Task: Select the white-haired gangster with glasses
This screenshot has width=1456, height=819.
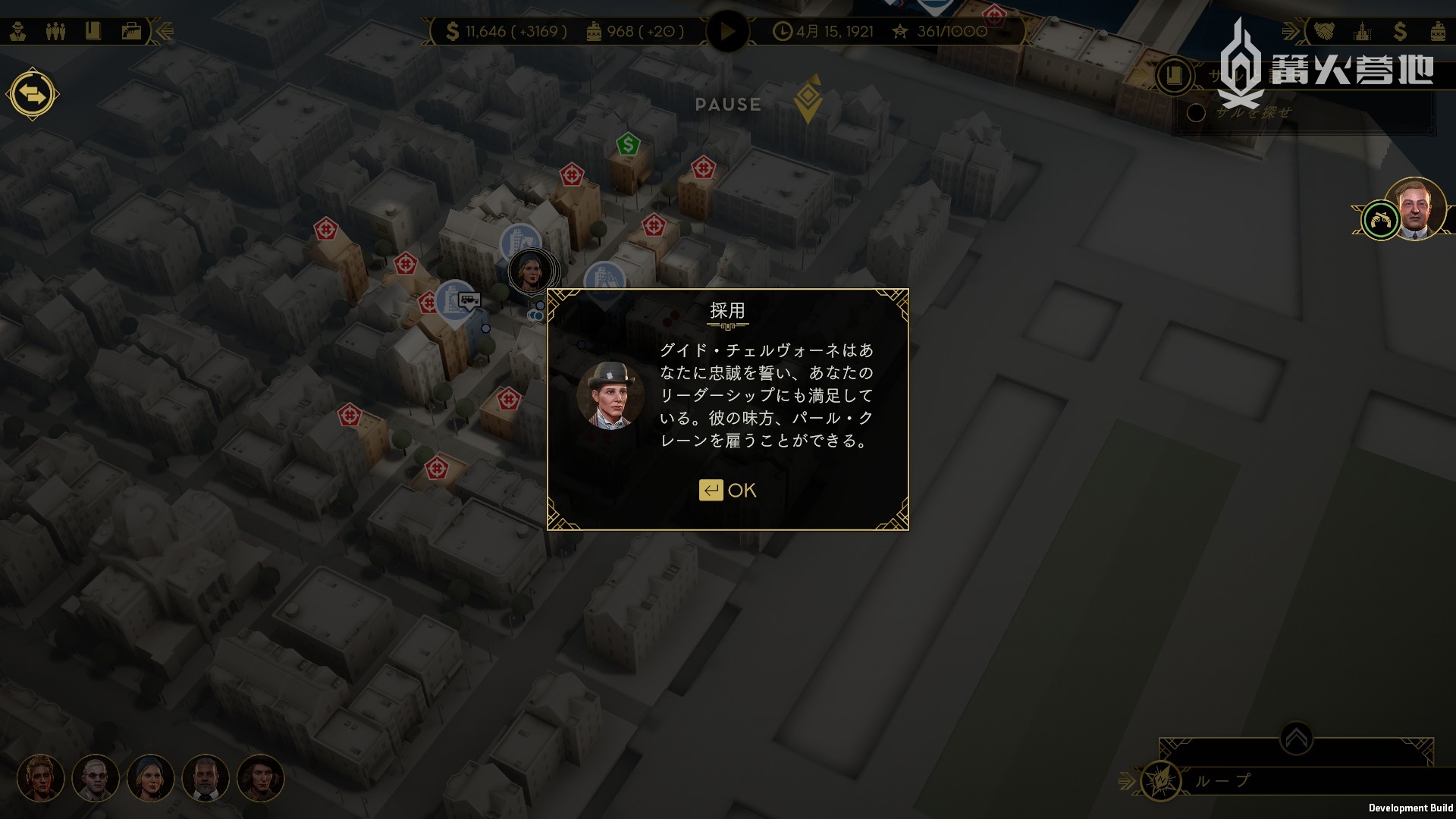Action: (96, 778)
